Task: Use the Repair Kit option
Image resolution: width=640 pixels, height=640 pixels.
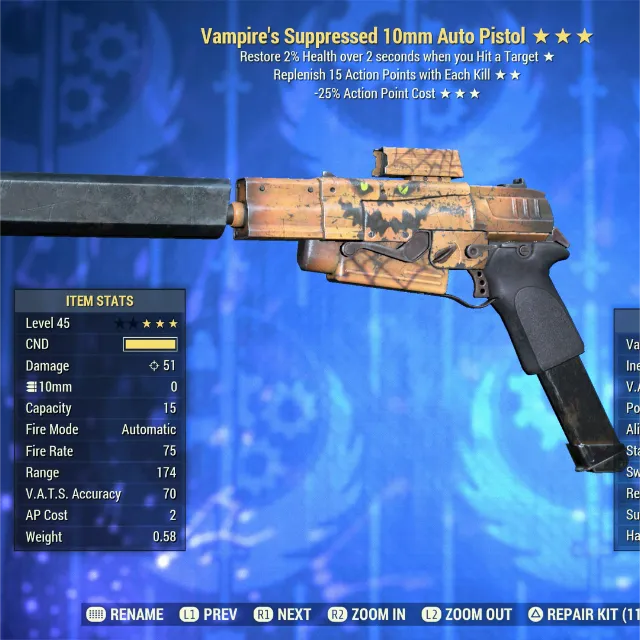Action: pyautogui.click(x=582, y=614)
